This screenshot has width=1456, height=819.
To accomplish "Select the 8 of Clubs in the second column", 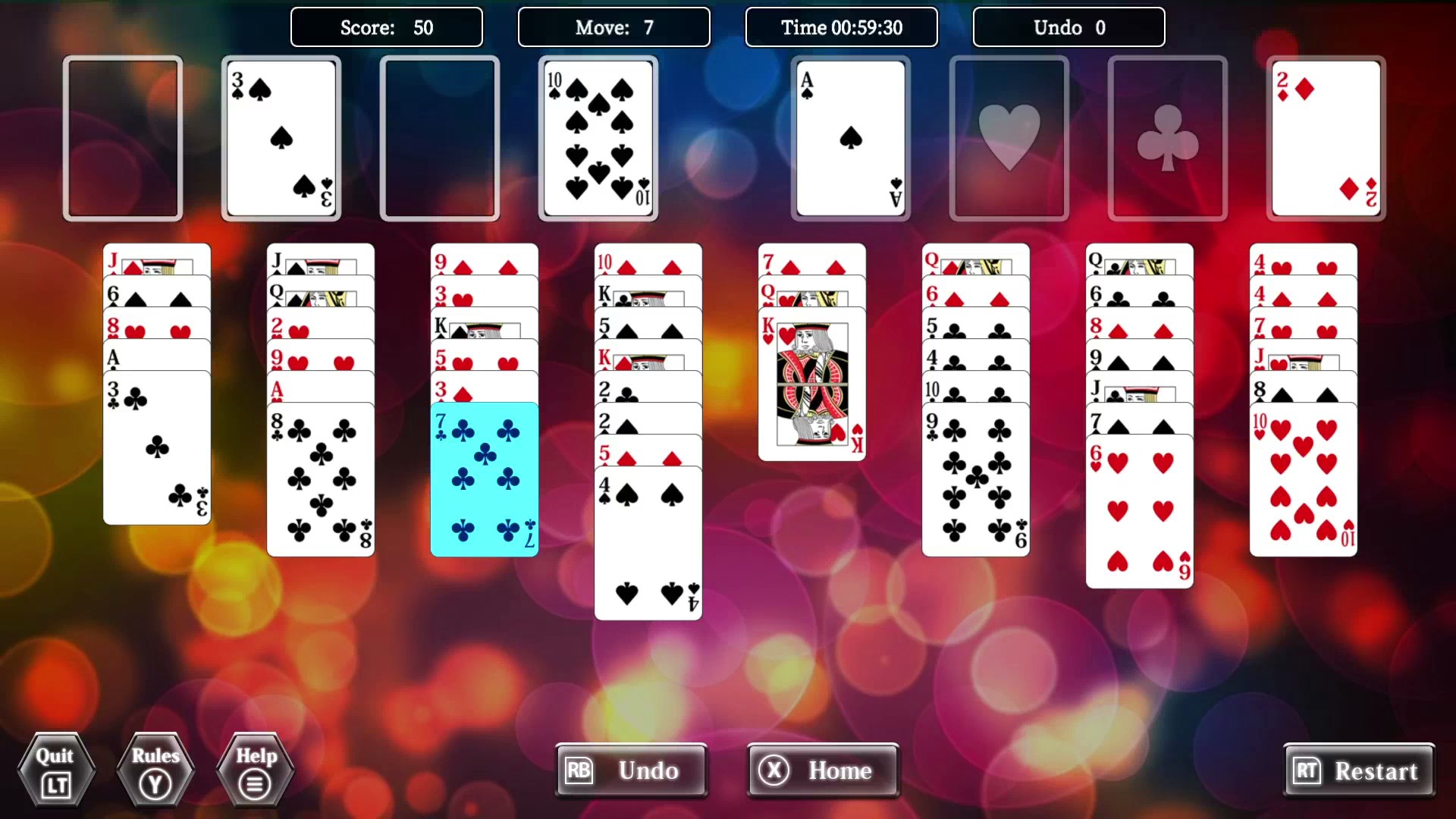I will coord(319,478).
